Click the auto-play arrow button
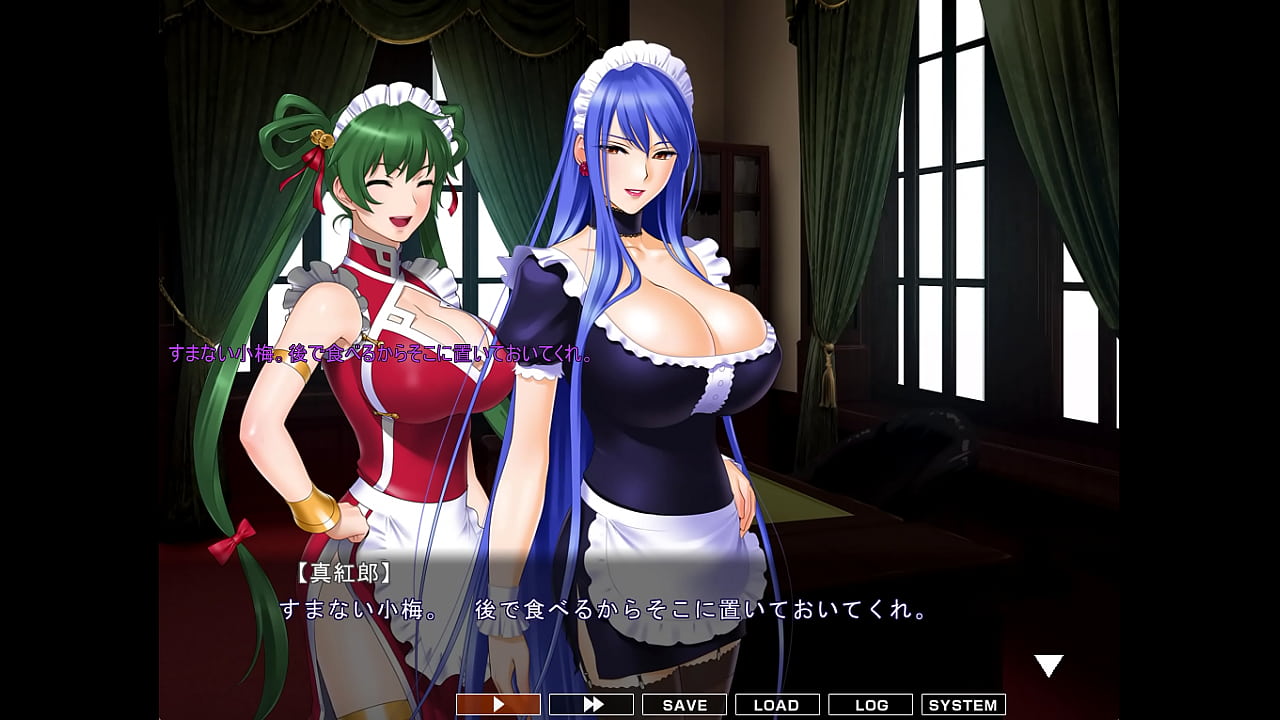The height and width of the screenshot is (720, 1280). point(498,705)
